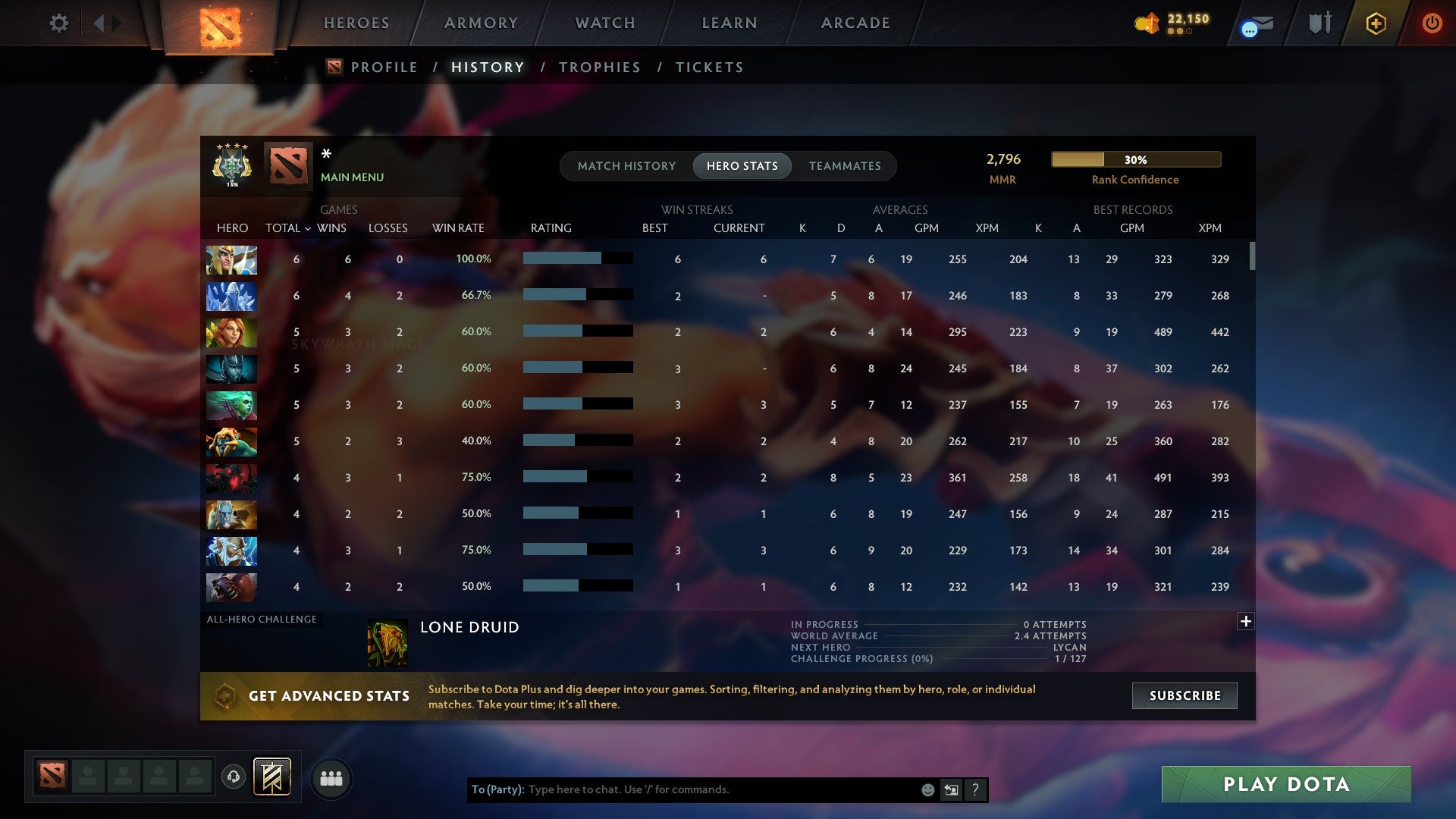Click the Rank Confidence progress bar
This screenshot has height=819, width=1456.
1135,159
